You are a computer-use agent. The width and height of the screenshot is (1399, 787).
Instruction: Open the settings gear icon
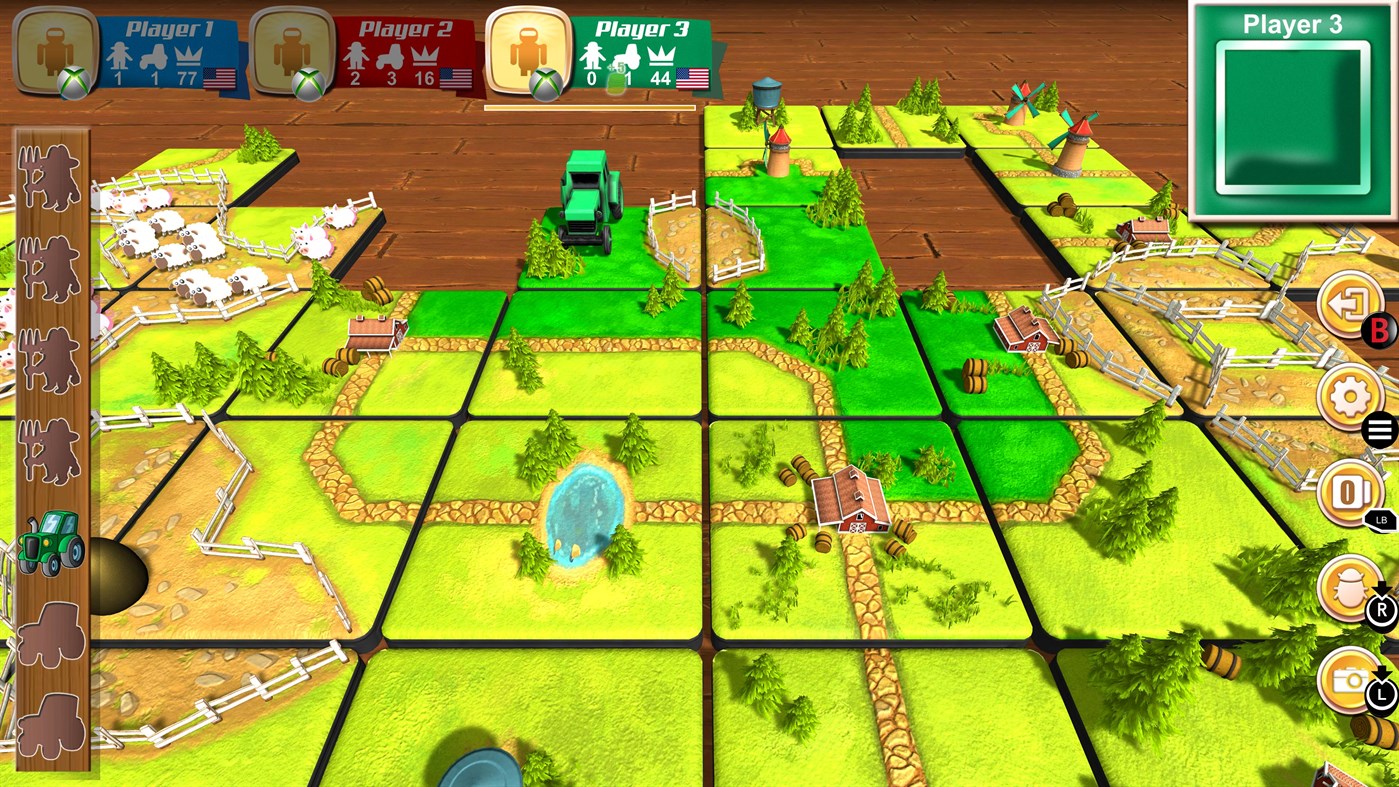coord(1350,395)
